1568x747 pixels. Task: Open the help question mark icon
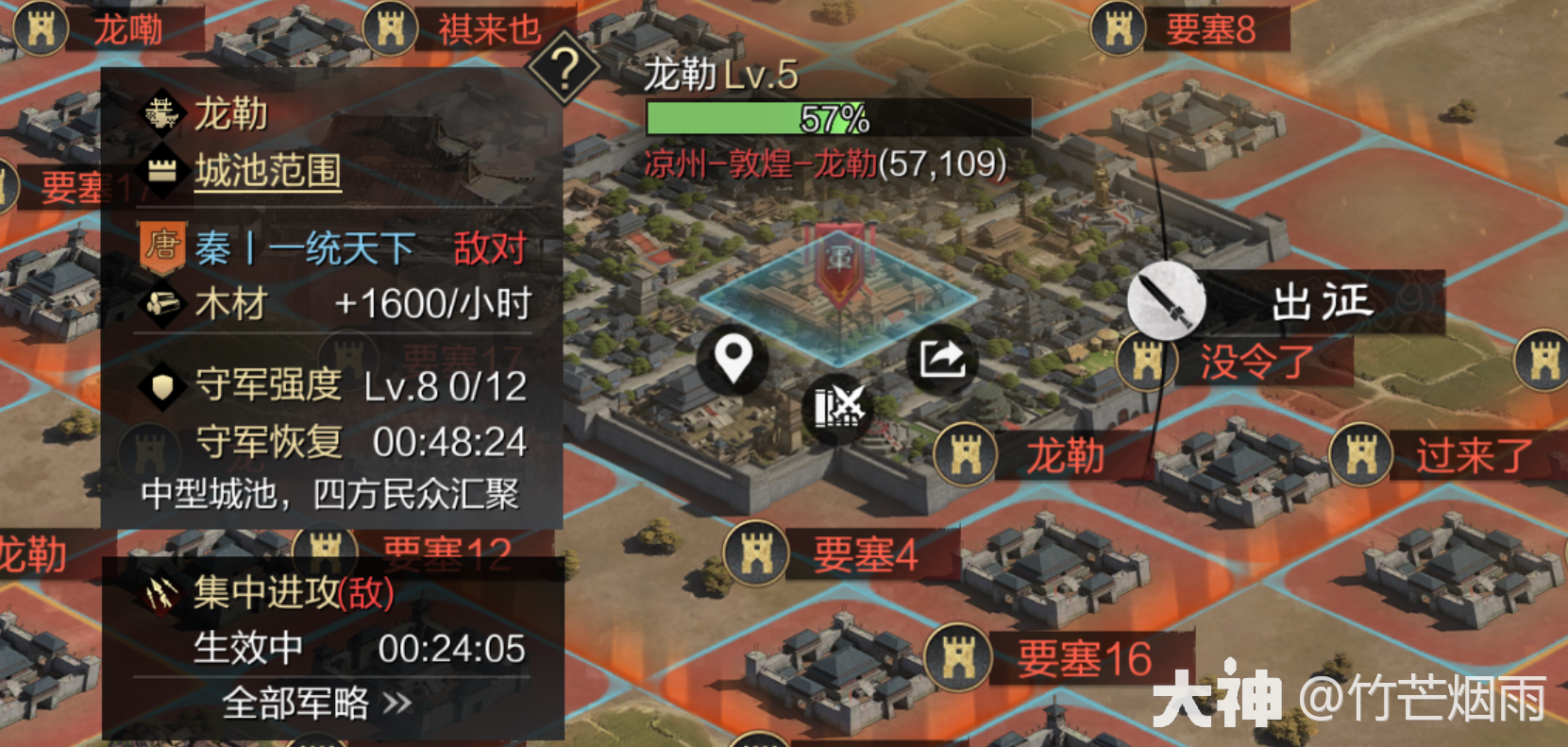565,69
